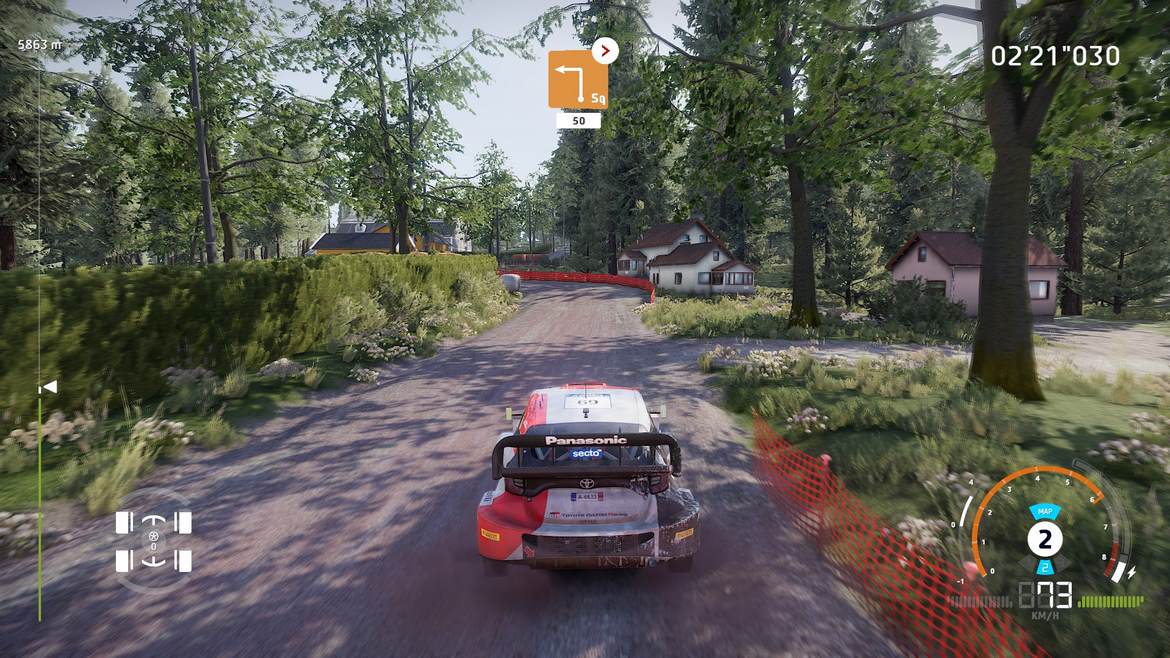
Task: Click the red arrow circle above the pace note
Action: tap(605, 50)
